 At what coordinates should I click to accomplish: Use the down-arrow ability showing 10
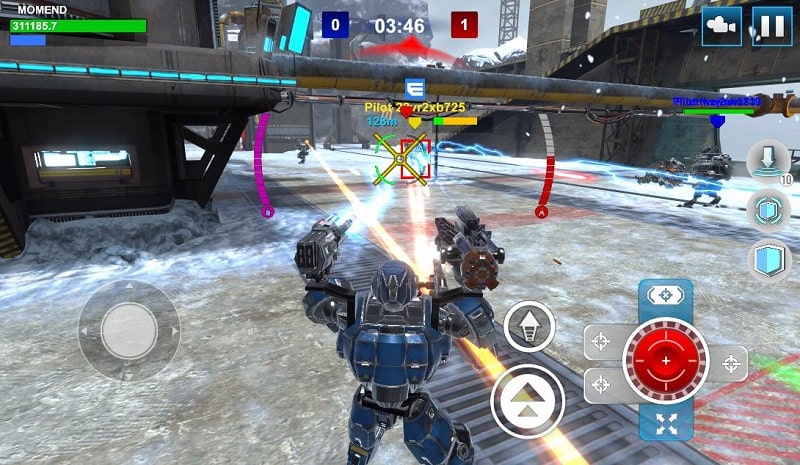768,162
